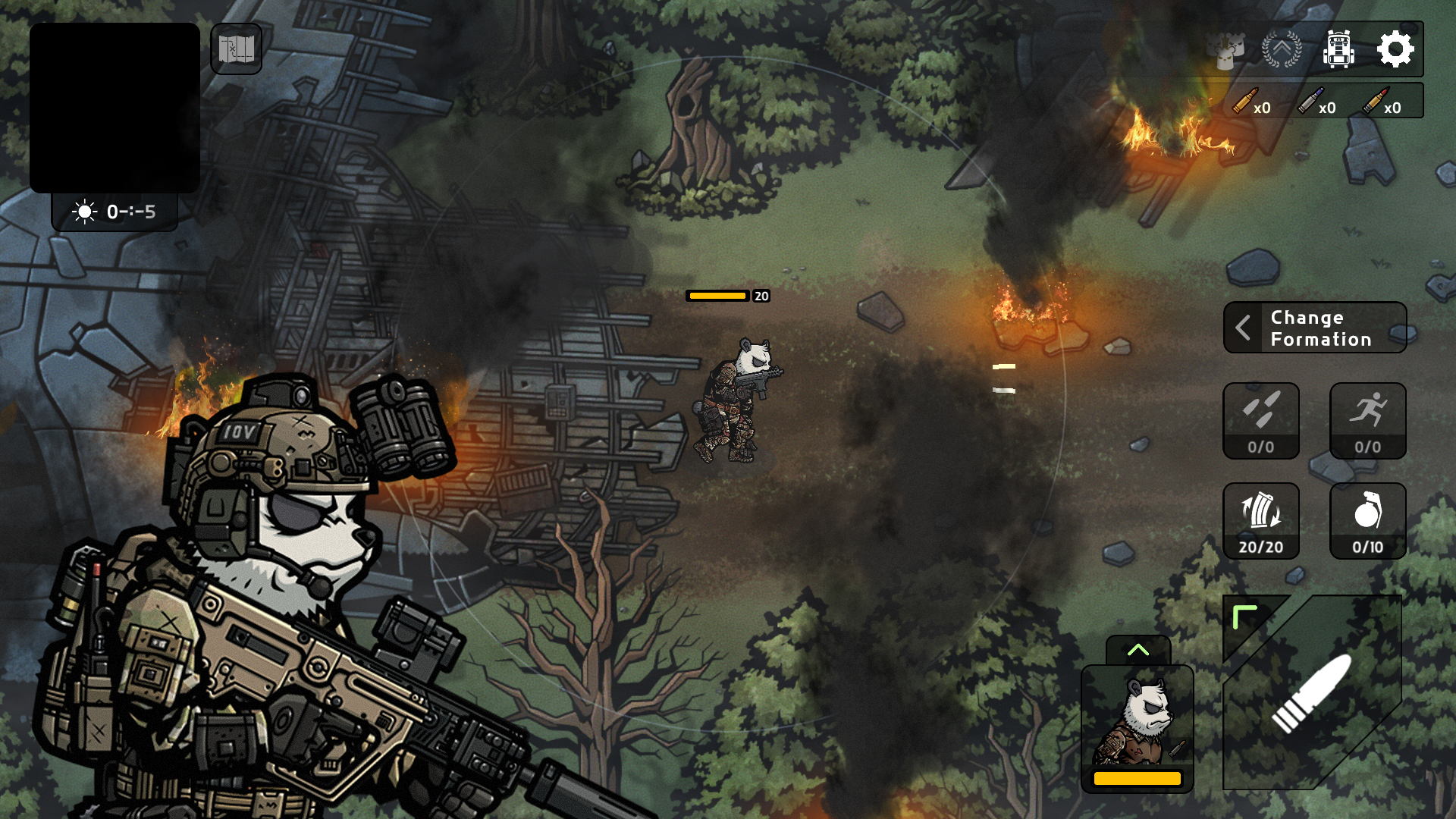The height and width of the screenshot is (819, 1456).
Task: Activate the sprint running ability
Action: (x=1367, y=422)
